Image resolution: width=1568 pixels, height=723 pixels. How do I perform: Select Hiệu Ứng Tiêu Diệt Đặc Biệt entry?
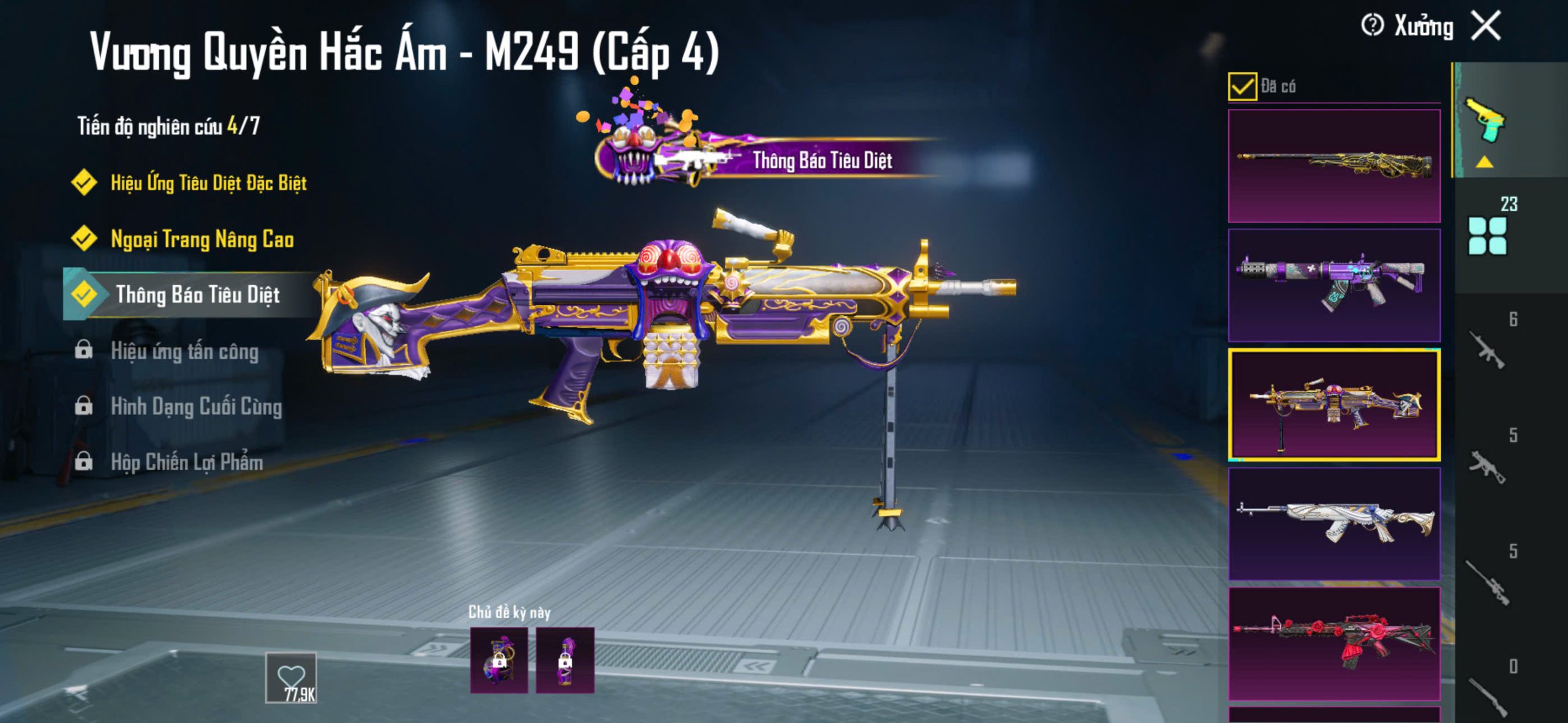(x=208, y=182)
